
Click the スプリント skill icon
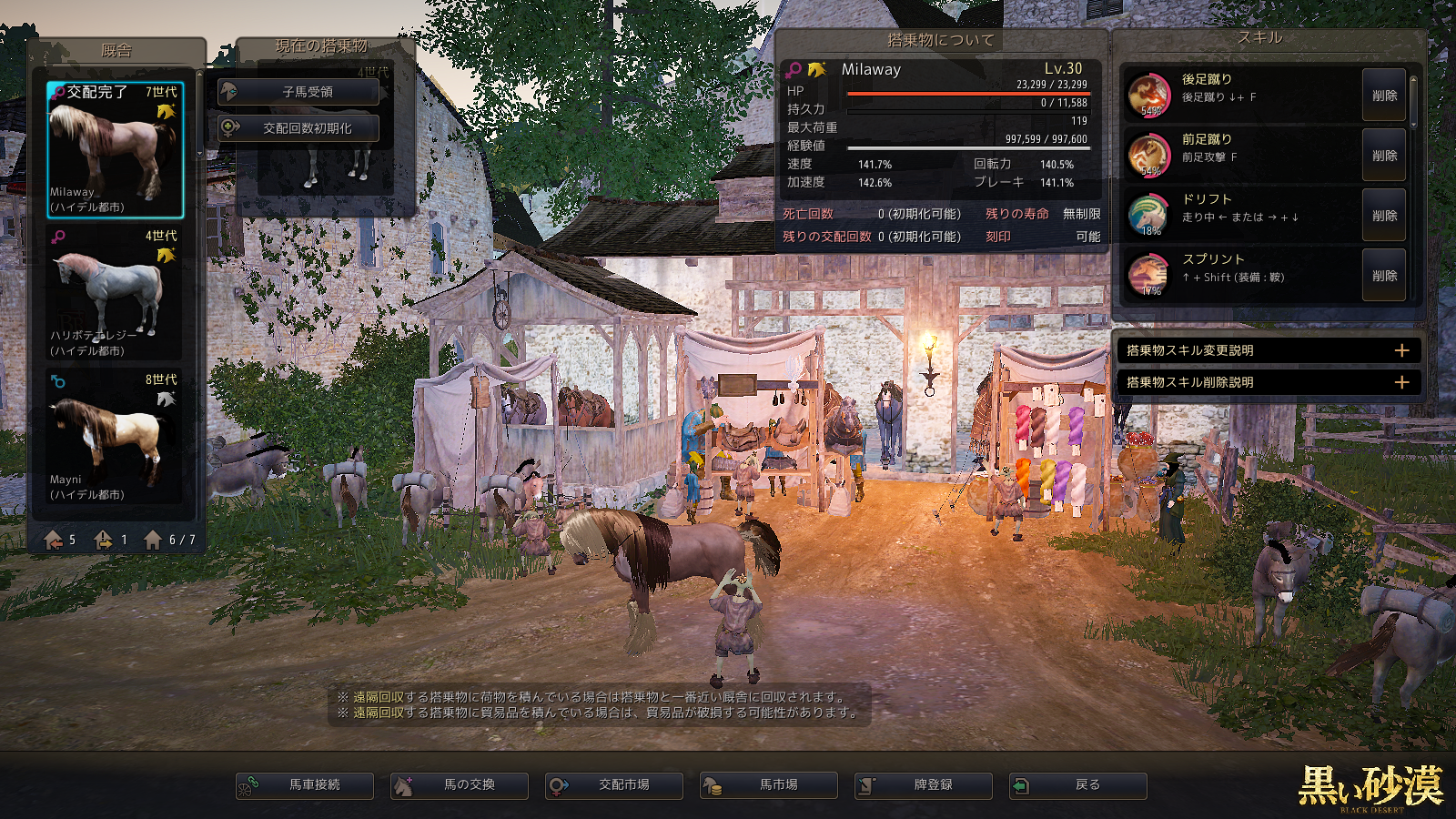point(1148,275)
